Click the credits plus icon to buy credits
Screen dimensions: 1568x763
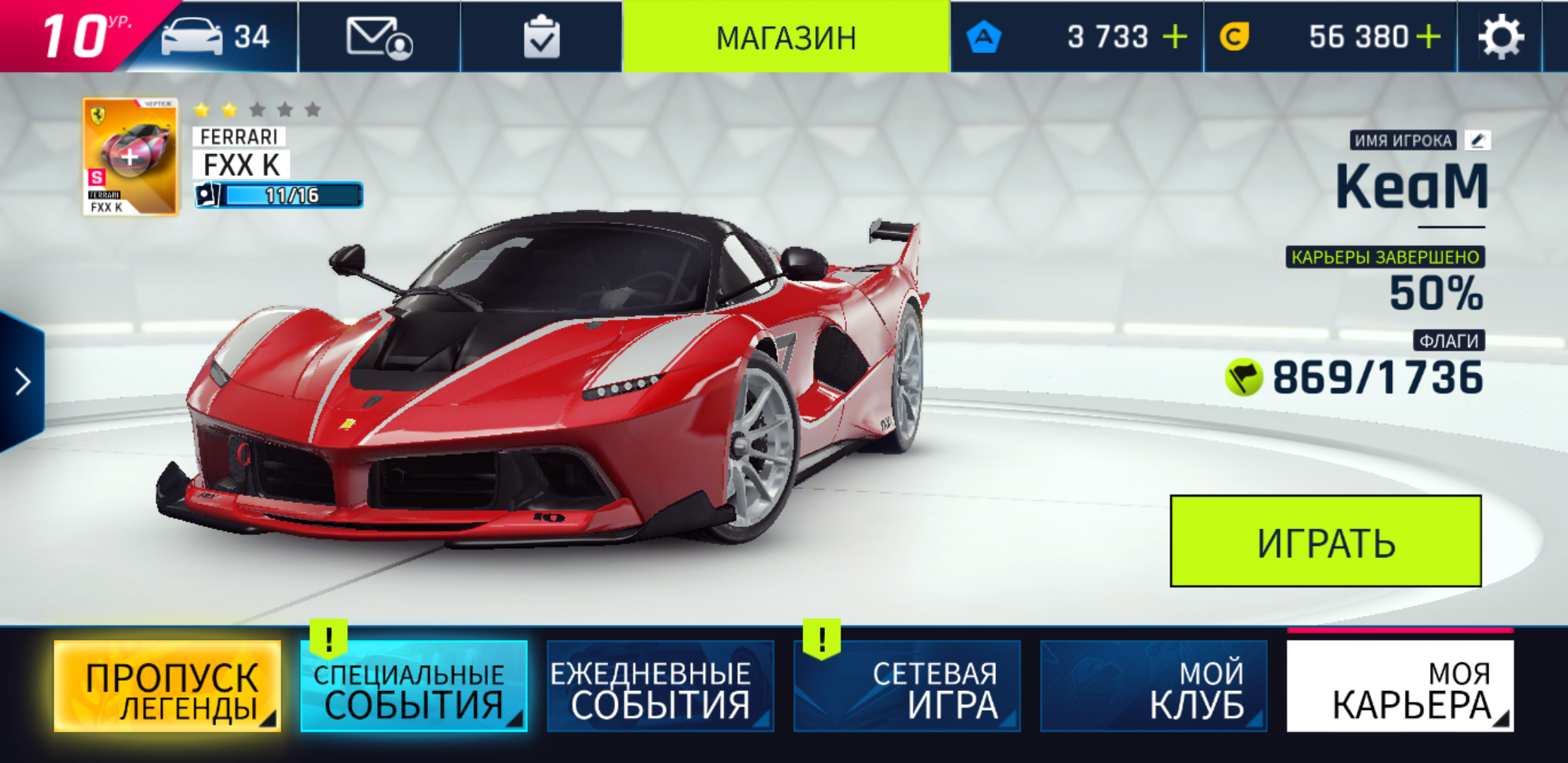click(x=1429, y=37)
